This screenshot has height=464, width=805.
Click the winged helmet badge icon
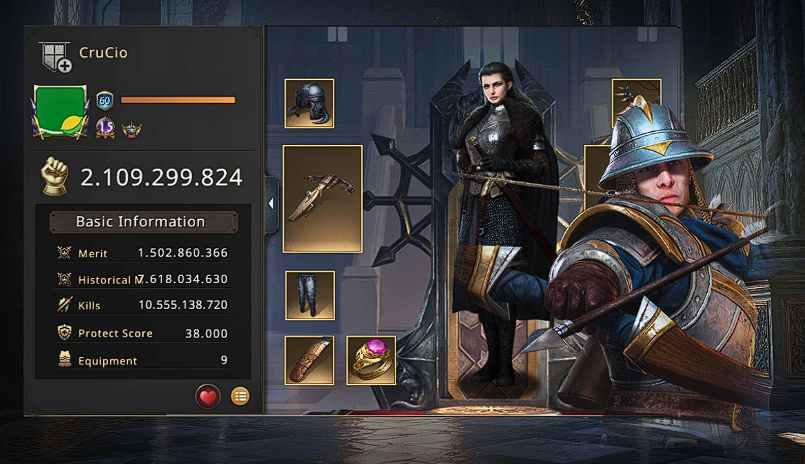tap(131, 128)
